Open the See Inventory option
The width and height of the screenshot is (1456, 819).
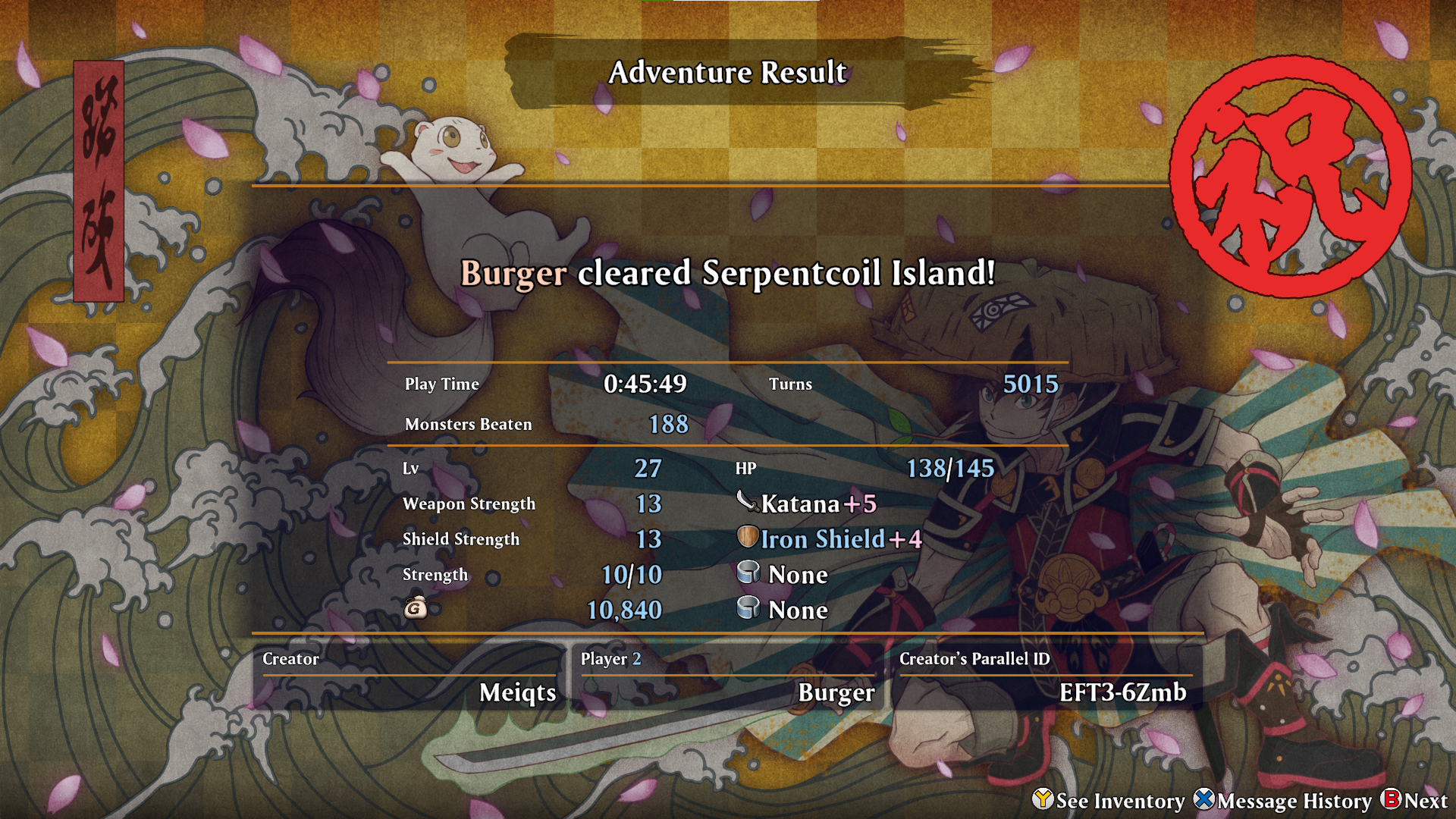1109,801
